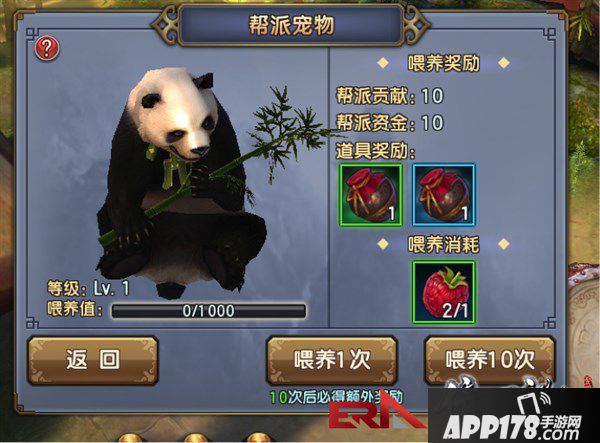The width and height of the screenshot is (600, 443).
Task: Click the 返回 back button
Action: (x=92, y=360)
